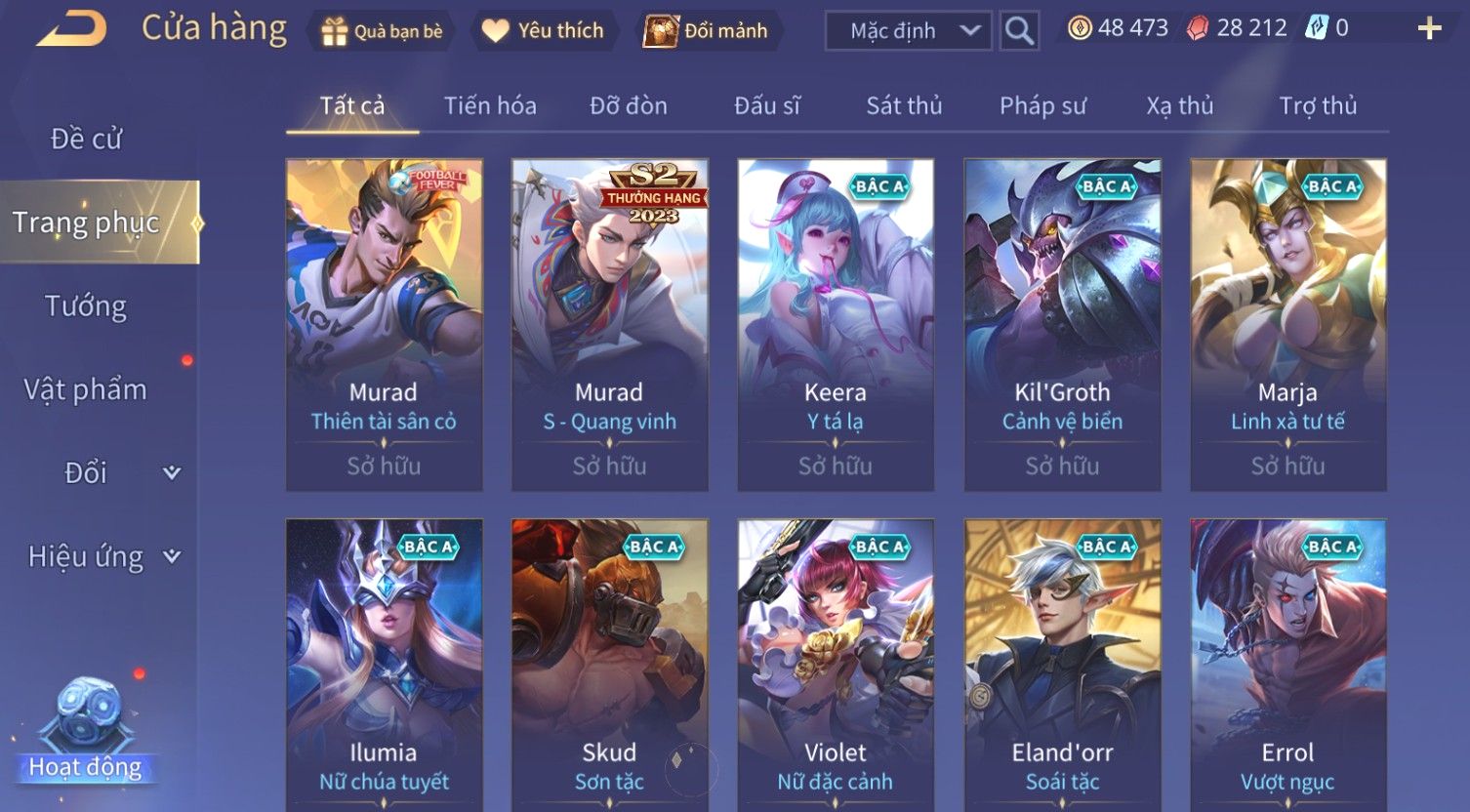Open Đổi mảnh fragment exchange
This screenshot has width=1470, height=812.
click(707, 31)
